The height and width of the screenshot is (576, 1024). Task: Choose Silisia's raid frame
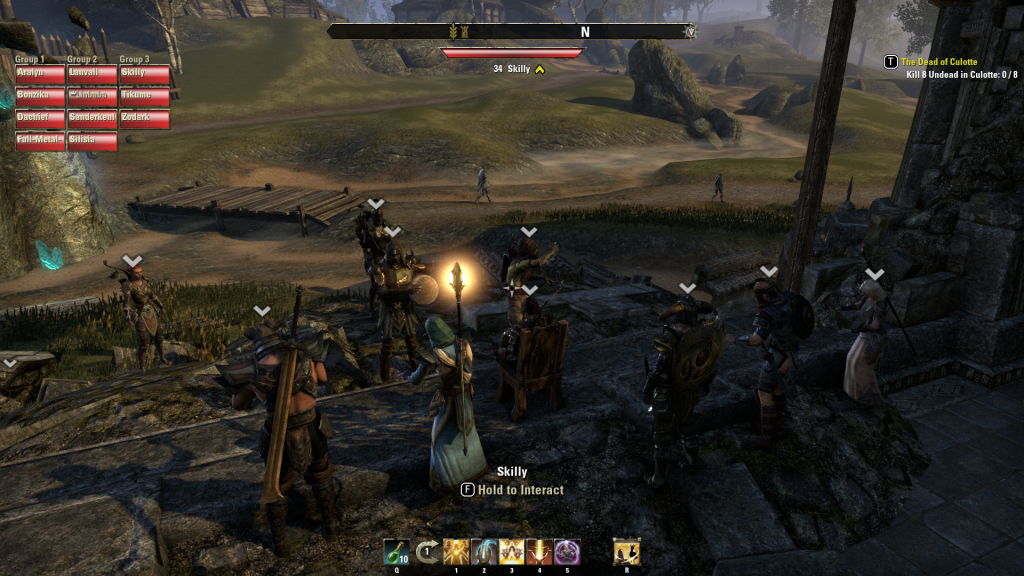click(92, 141)
